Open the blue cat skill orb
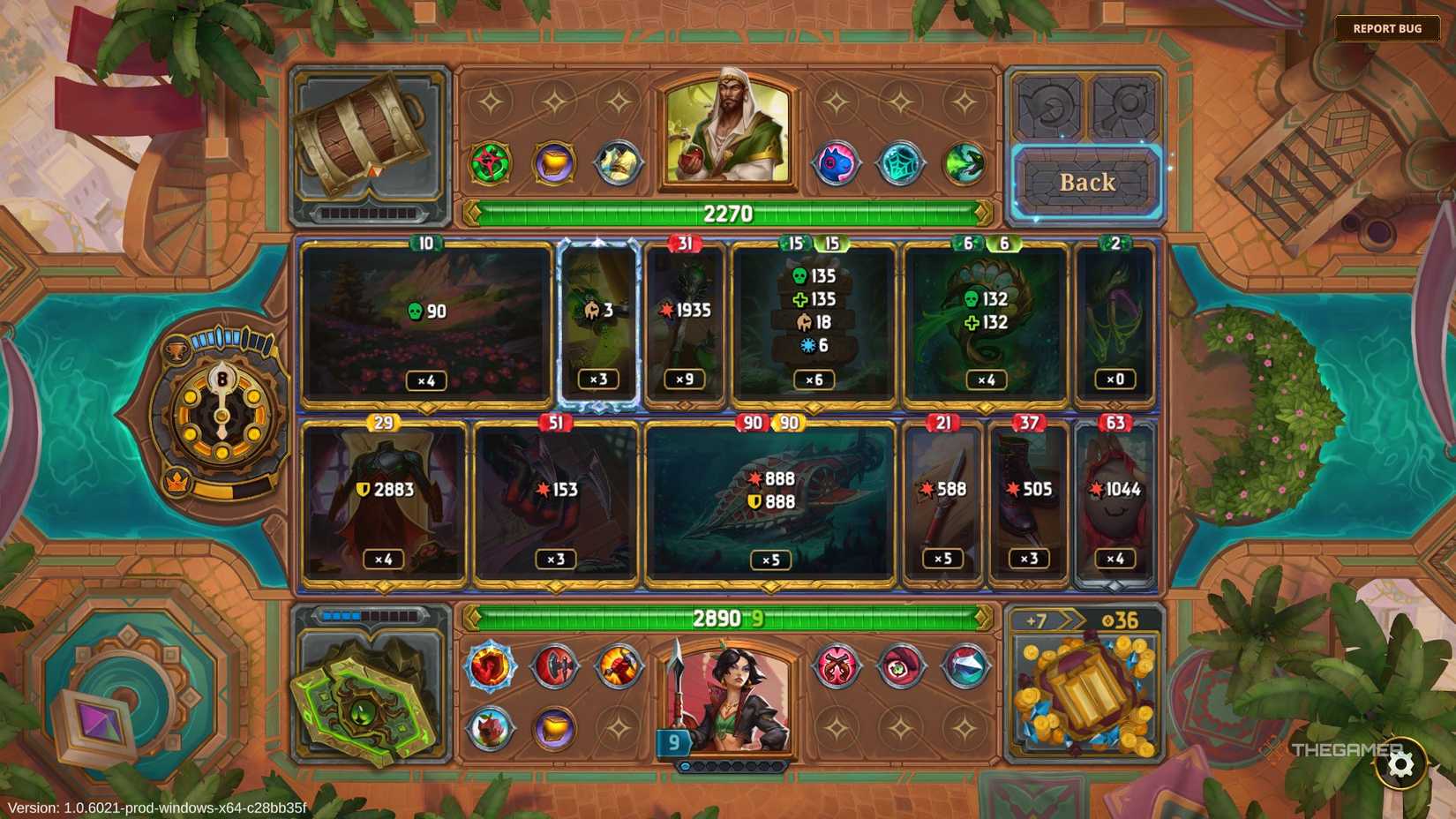The height and width of the screenshot is (819, 1456). pos(837,164)
